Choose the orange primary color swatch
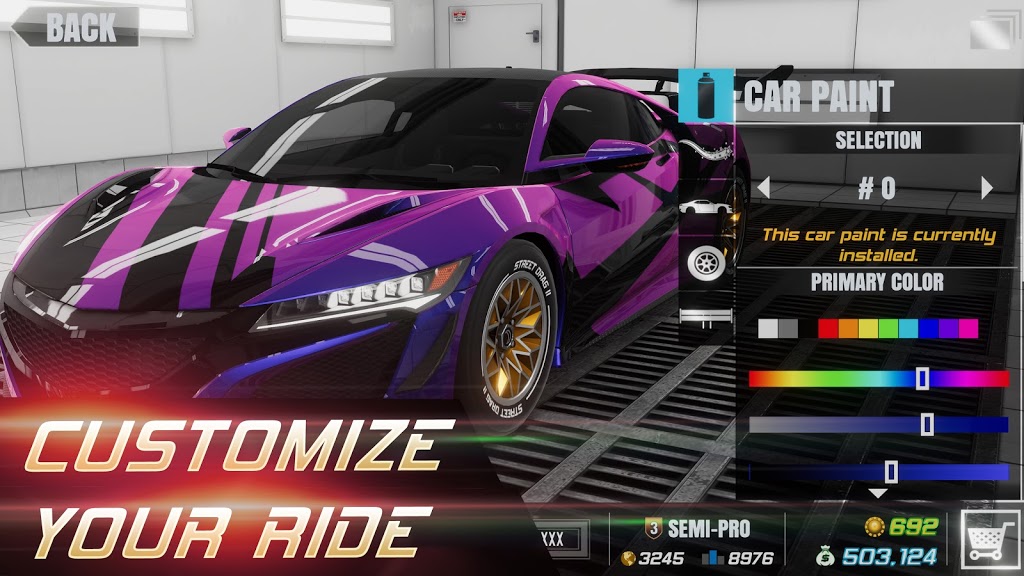This screenshot has width=1024, height=576. 848,328
